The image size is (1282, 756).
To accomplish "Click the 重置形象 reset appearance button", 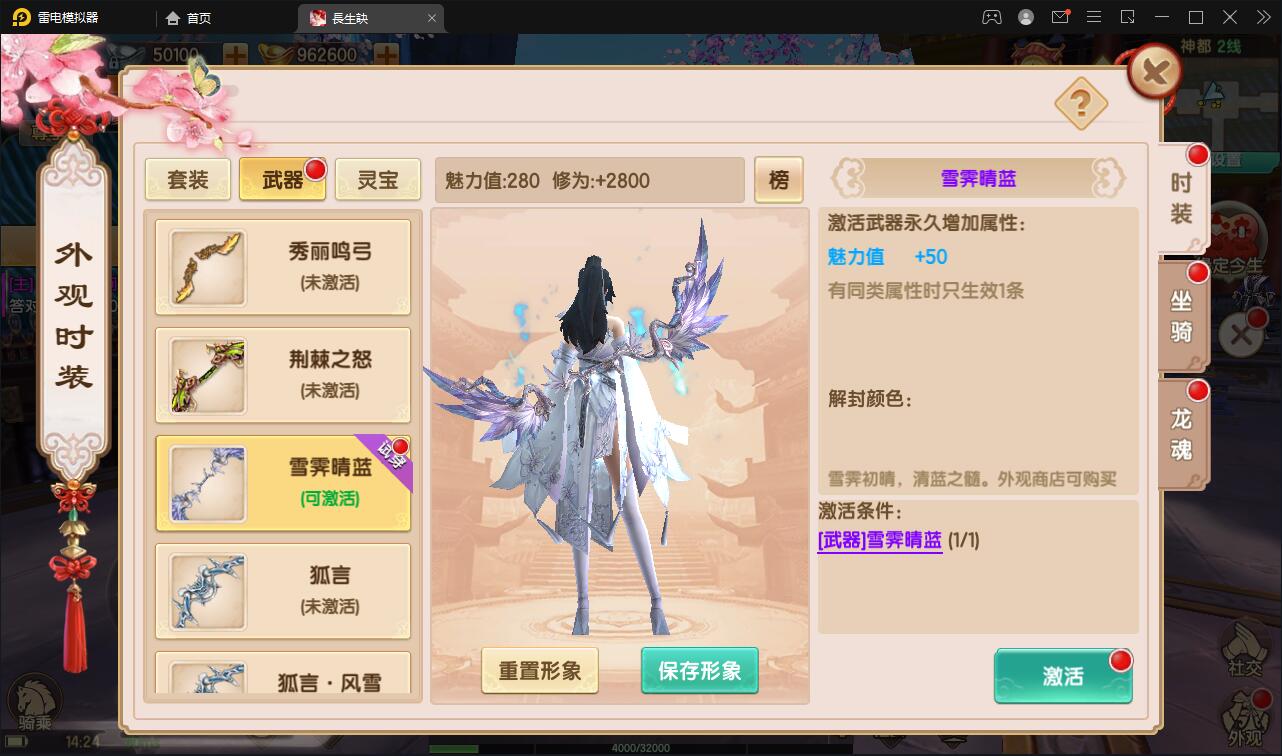I will [540, 672].
